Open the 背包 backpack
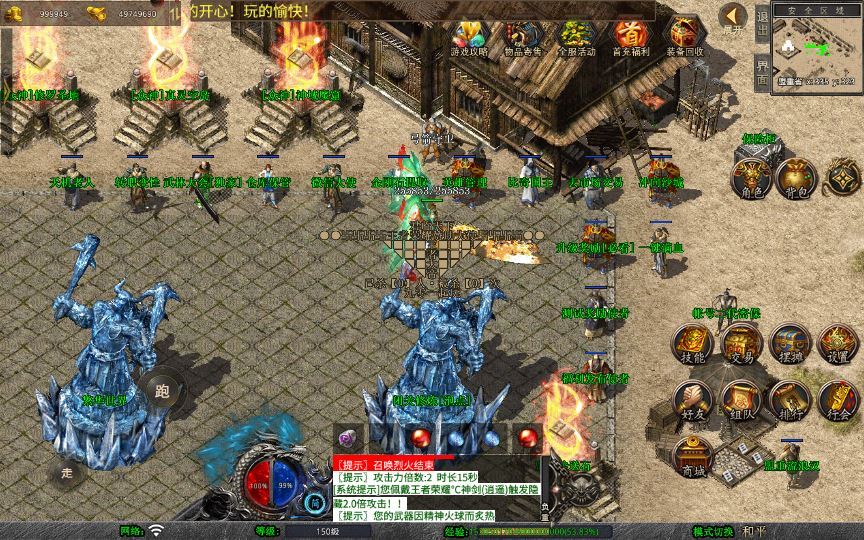Viewport: 864px width, 540px height. point(797,177)
